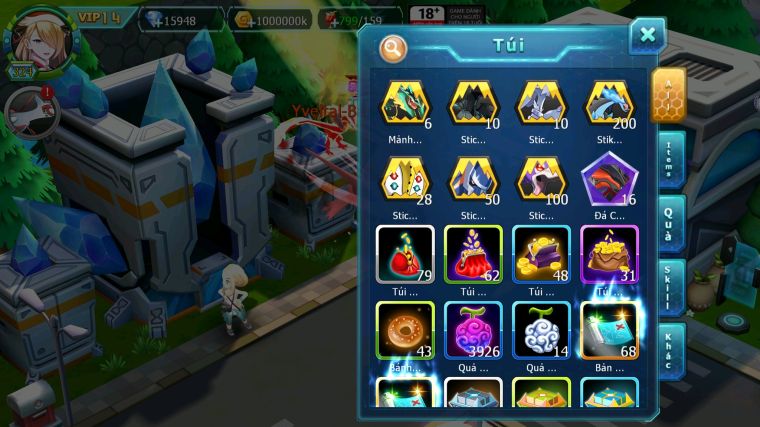Viewport: 760px width, 427px height.
Task: Select the red pouch with quantity 79
Action: pyautogui.click(x=404, y=254)
